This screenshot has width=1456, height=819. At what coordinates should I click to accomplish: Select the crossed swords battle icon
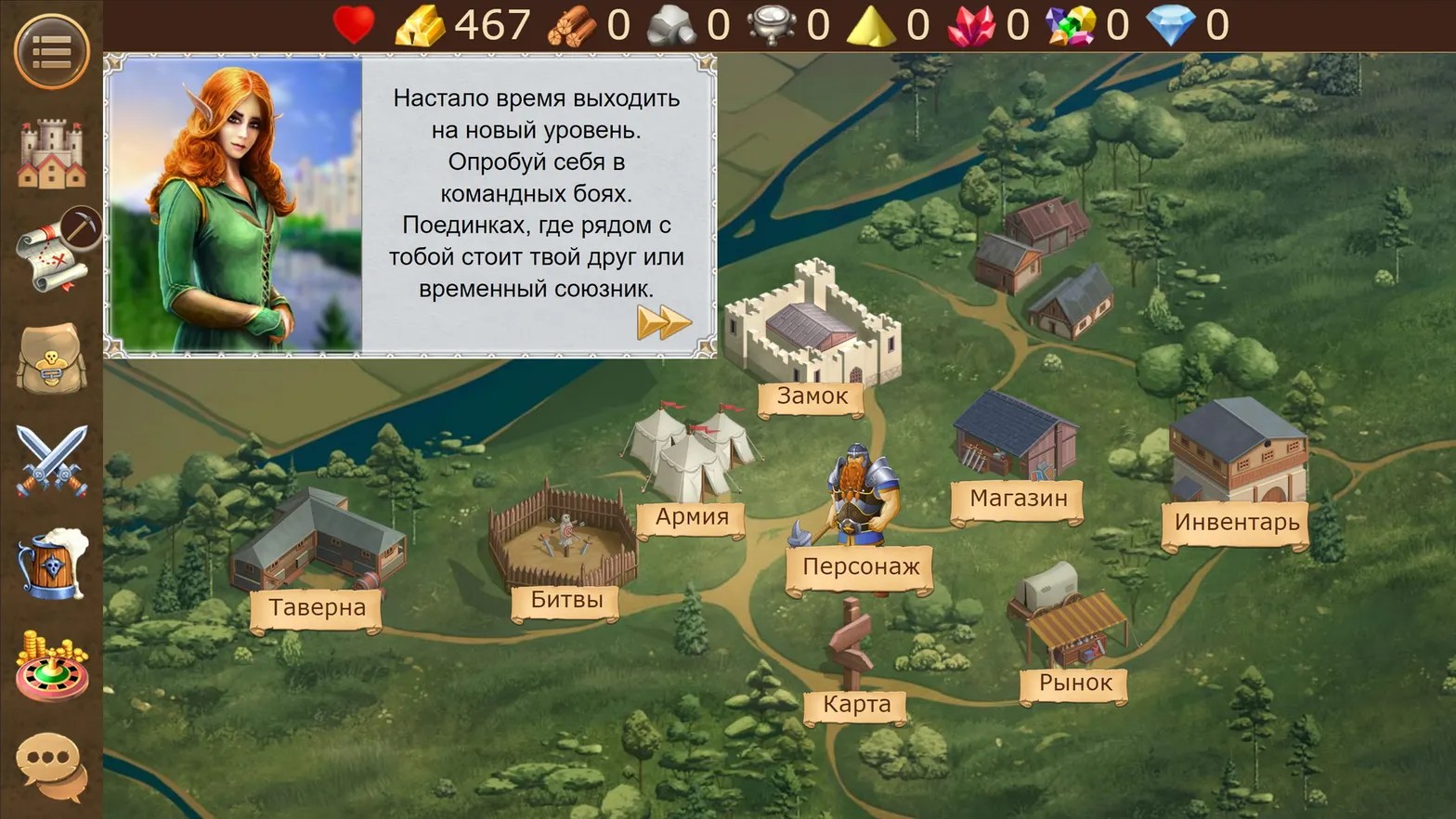(x=52, y=460)
